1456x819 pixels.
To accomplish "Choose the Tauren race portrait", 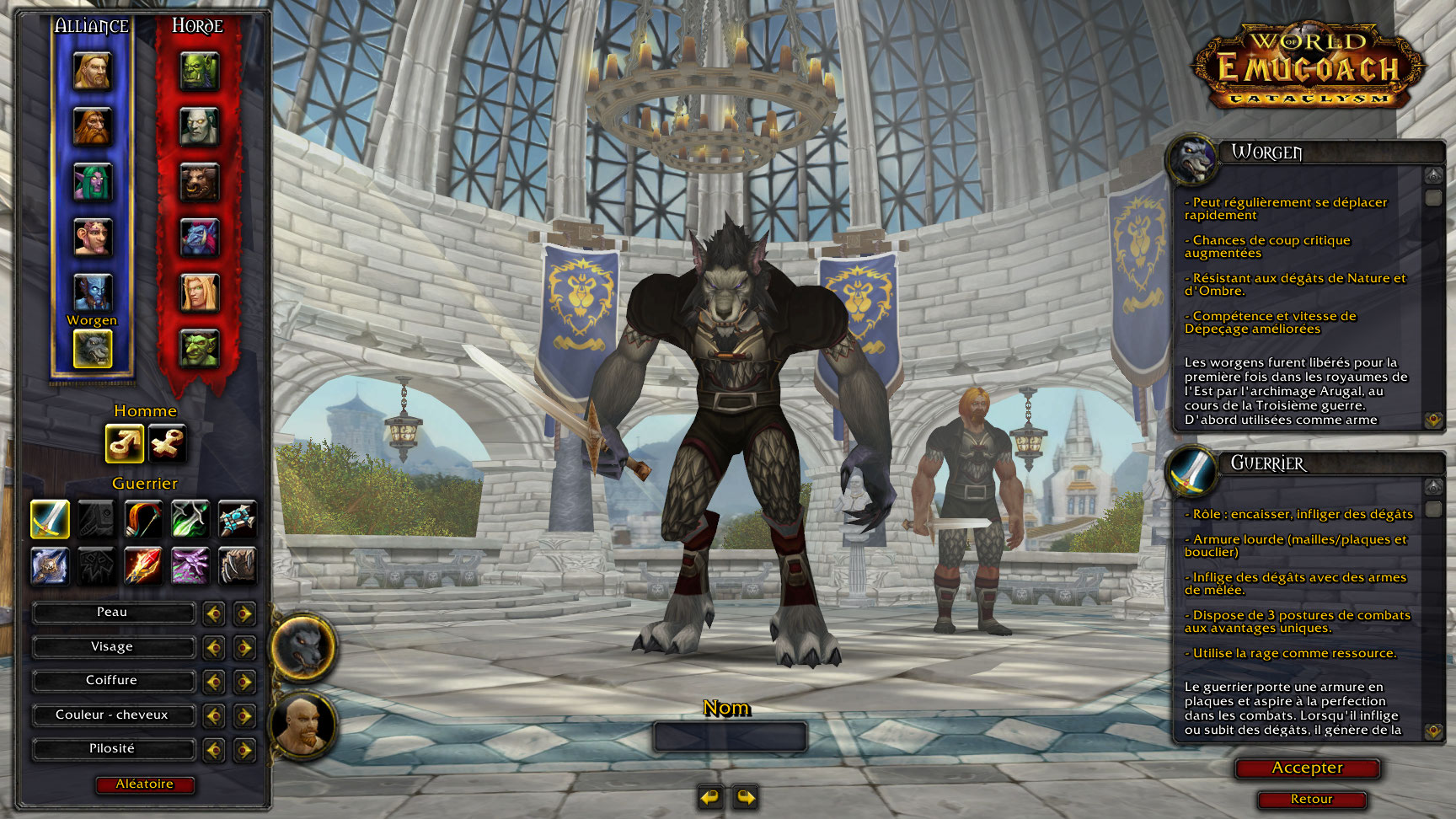I will (199, 183).
